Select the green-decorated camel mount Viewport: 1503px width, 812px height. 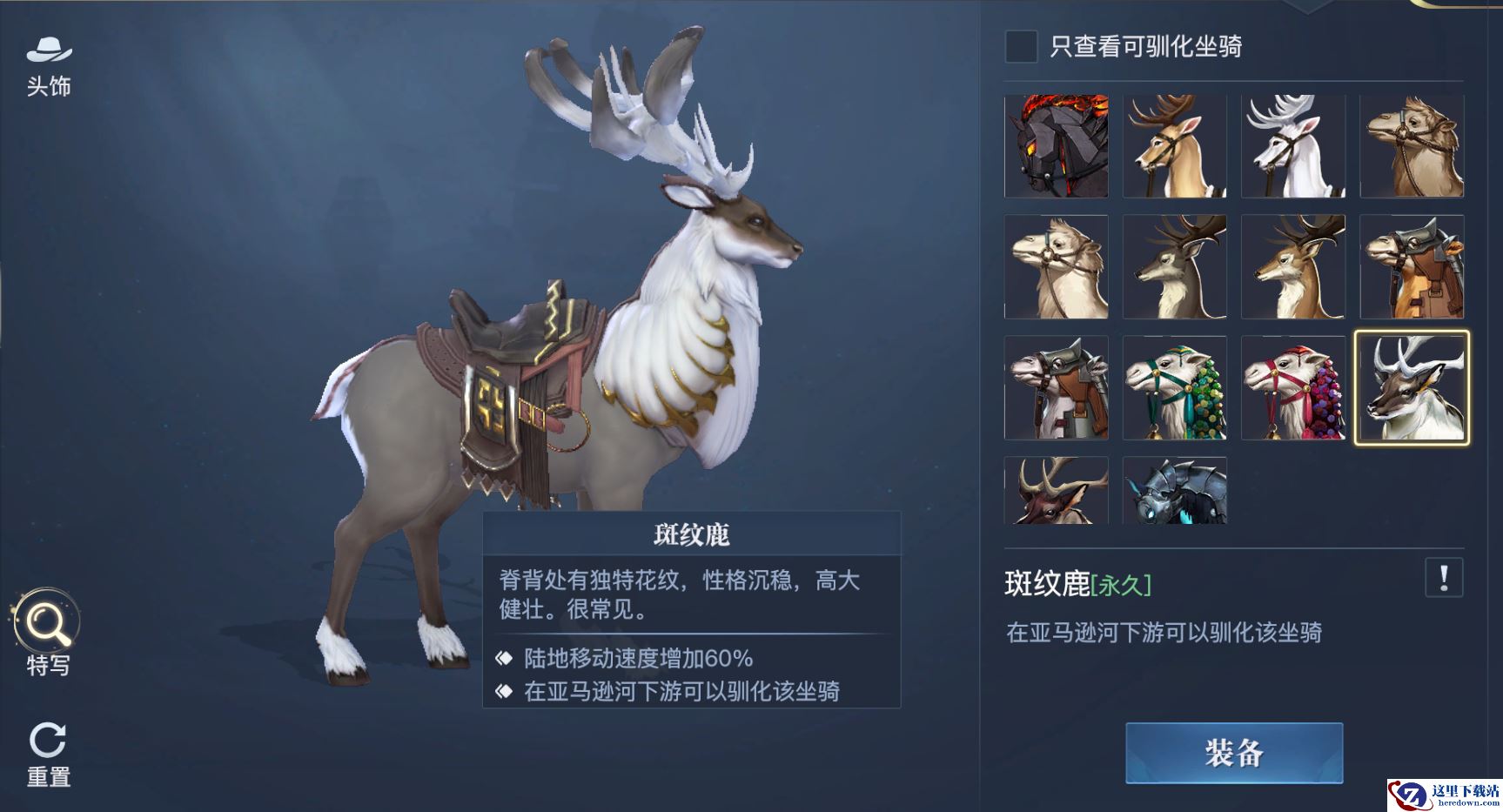(x=1175, y=387)
